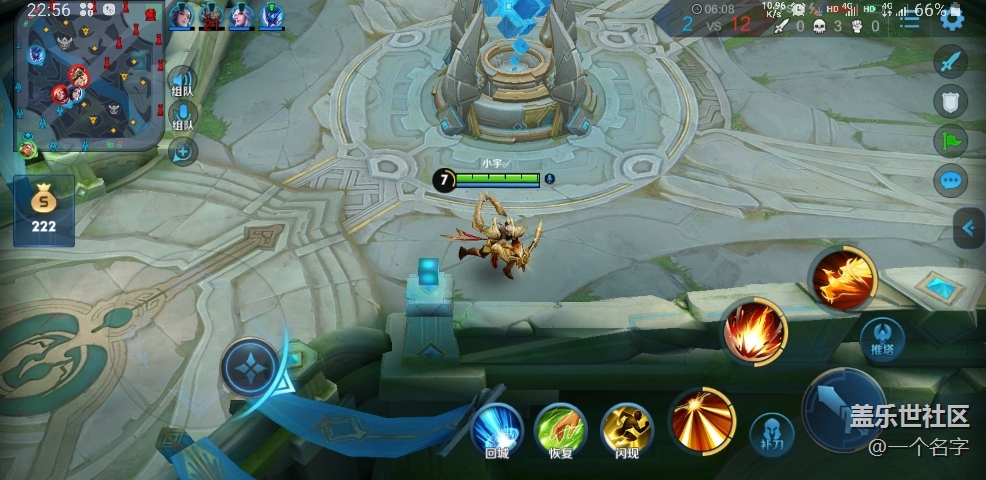Open the gold coin shop showing 222
Screen dimensions: 986x480
tap(43, 210)
